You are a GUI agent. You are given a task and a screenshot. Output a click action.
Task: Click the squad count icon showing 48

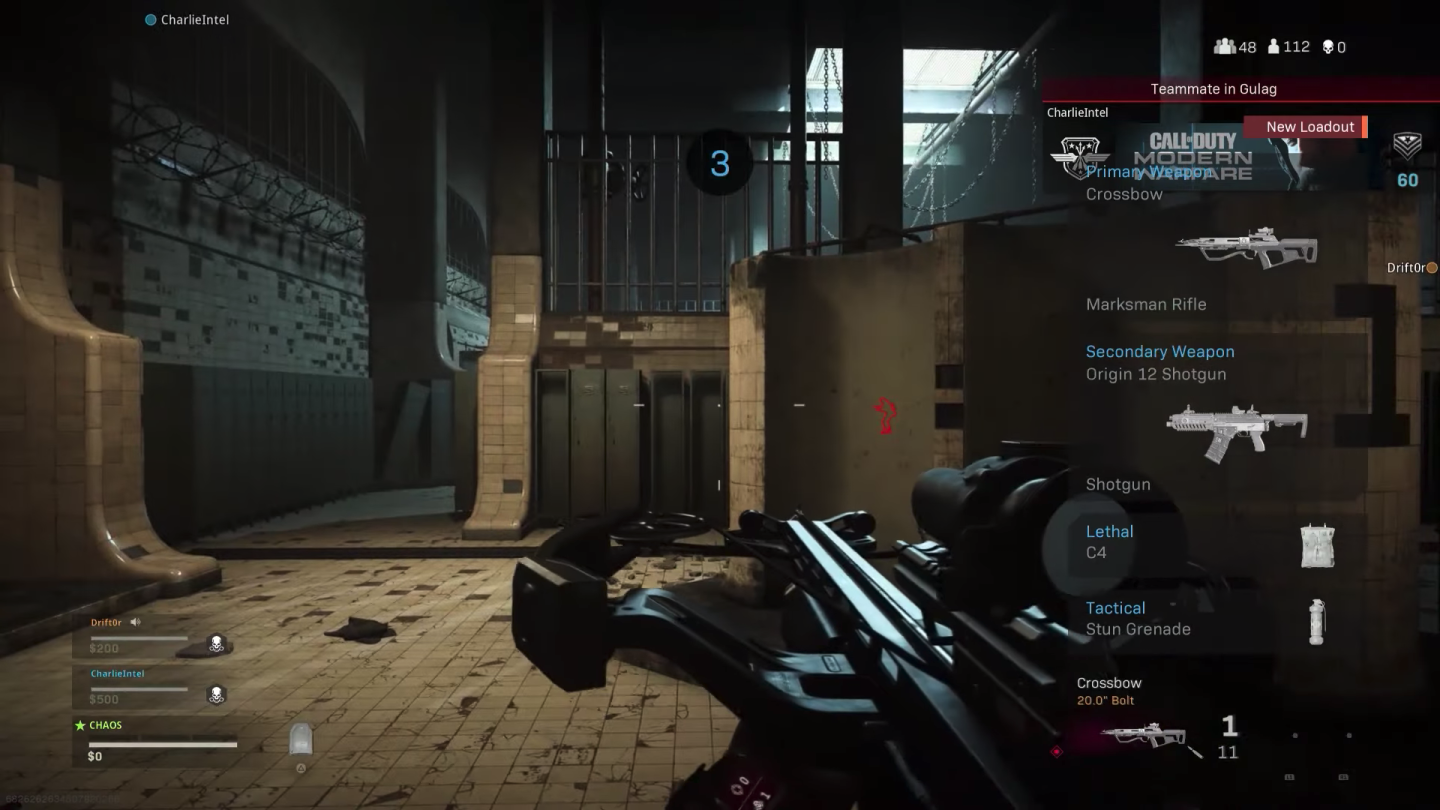pos(1224,47)
